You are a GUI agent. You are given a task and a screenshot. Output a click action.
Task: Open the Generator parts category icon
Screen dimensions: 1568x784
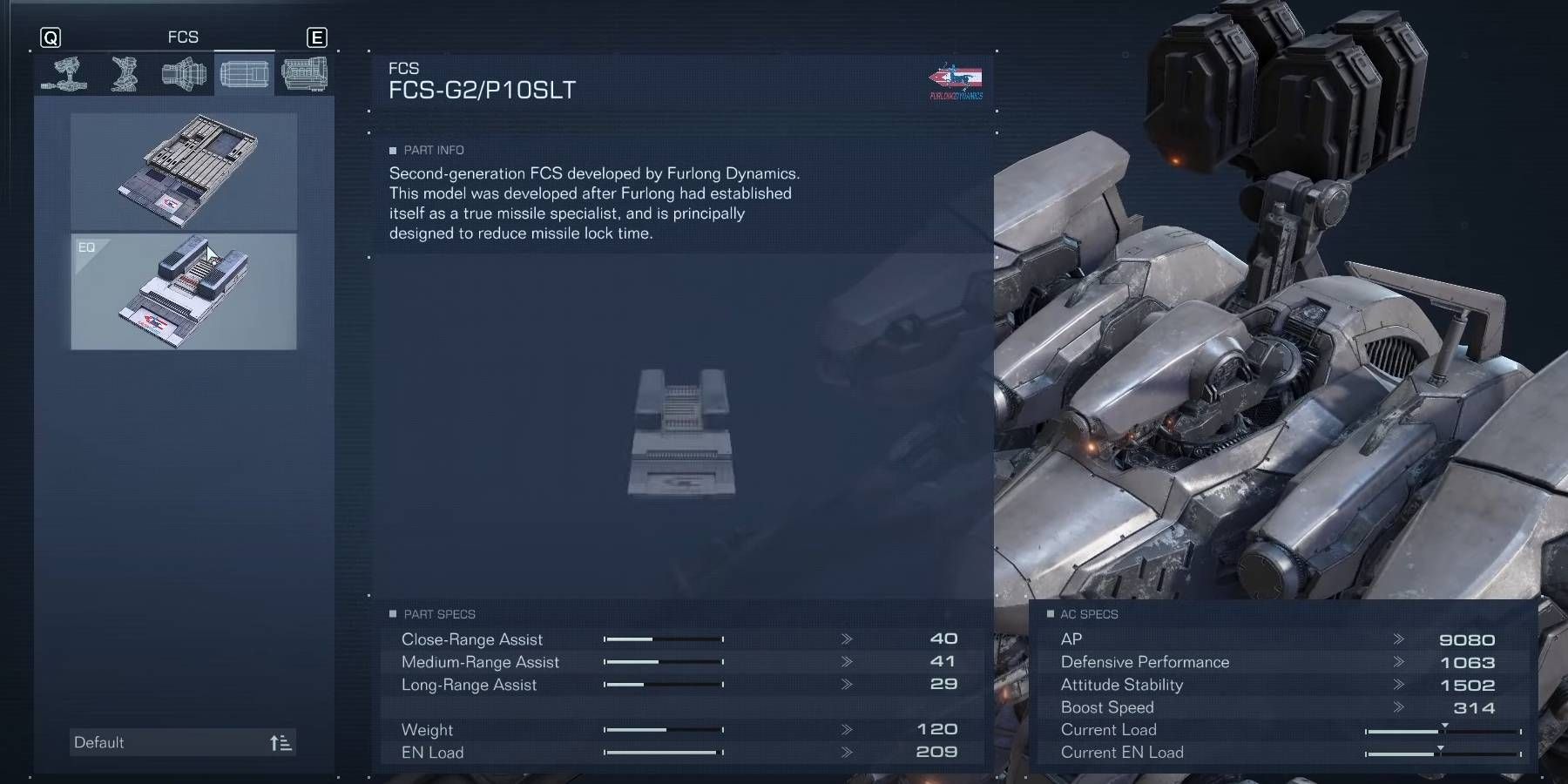304,74
